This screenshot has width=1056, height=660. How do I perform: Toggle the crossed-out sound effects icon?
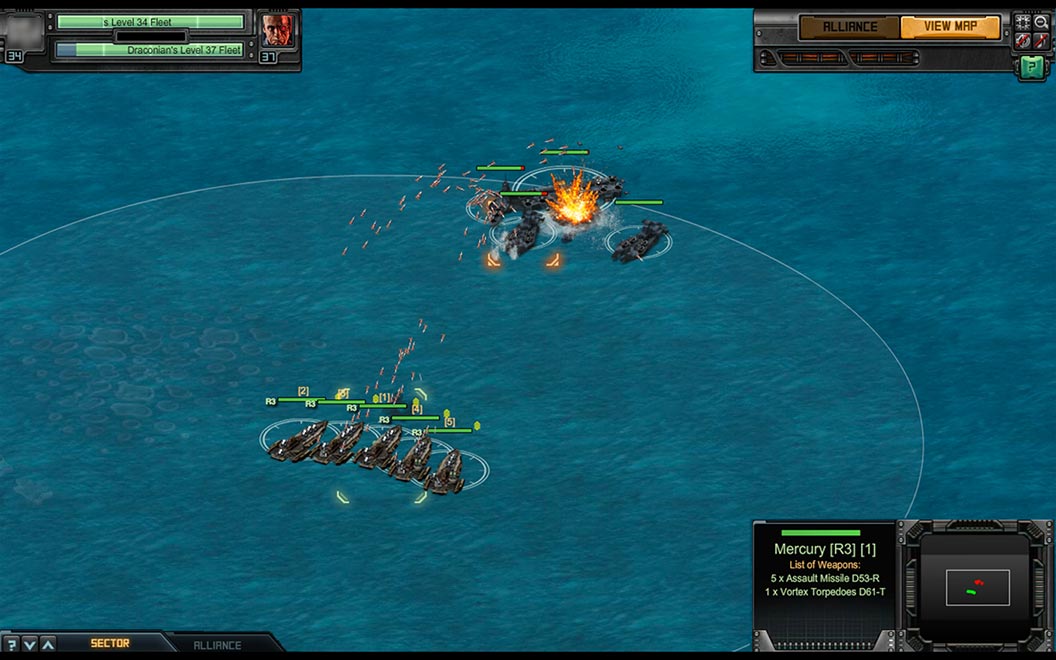click(1023, 41)
